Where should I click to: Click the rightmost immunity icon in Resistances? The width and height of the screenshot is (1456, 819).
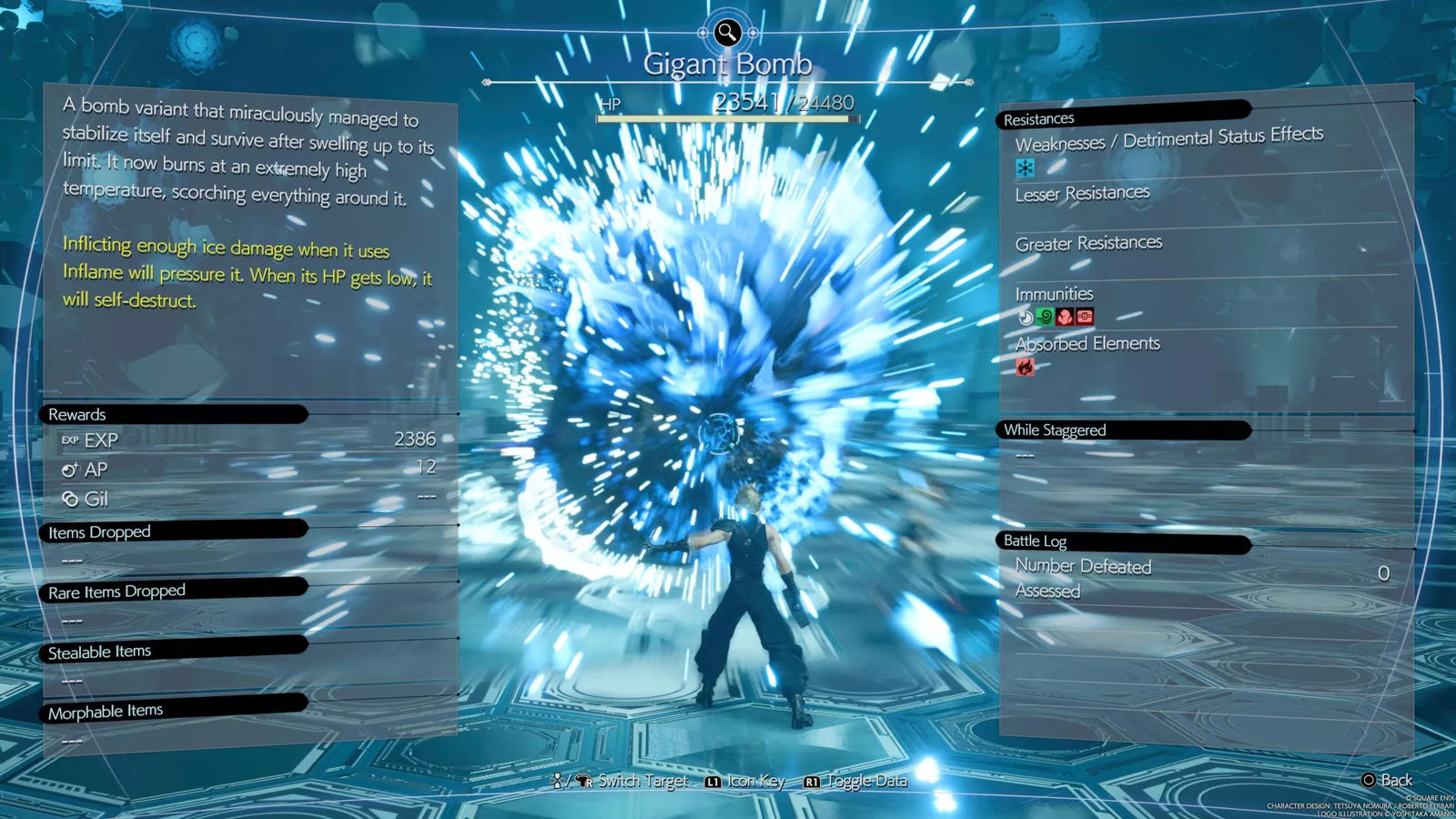pos(1085,317)
